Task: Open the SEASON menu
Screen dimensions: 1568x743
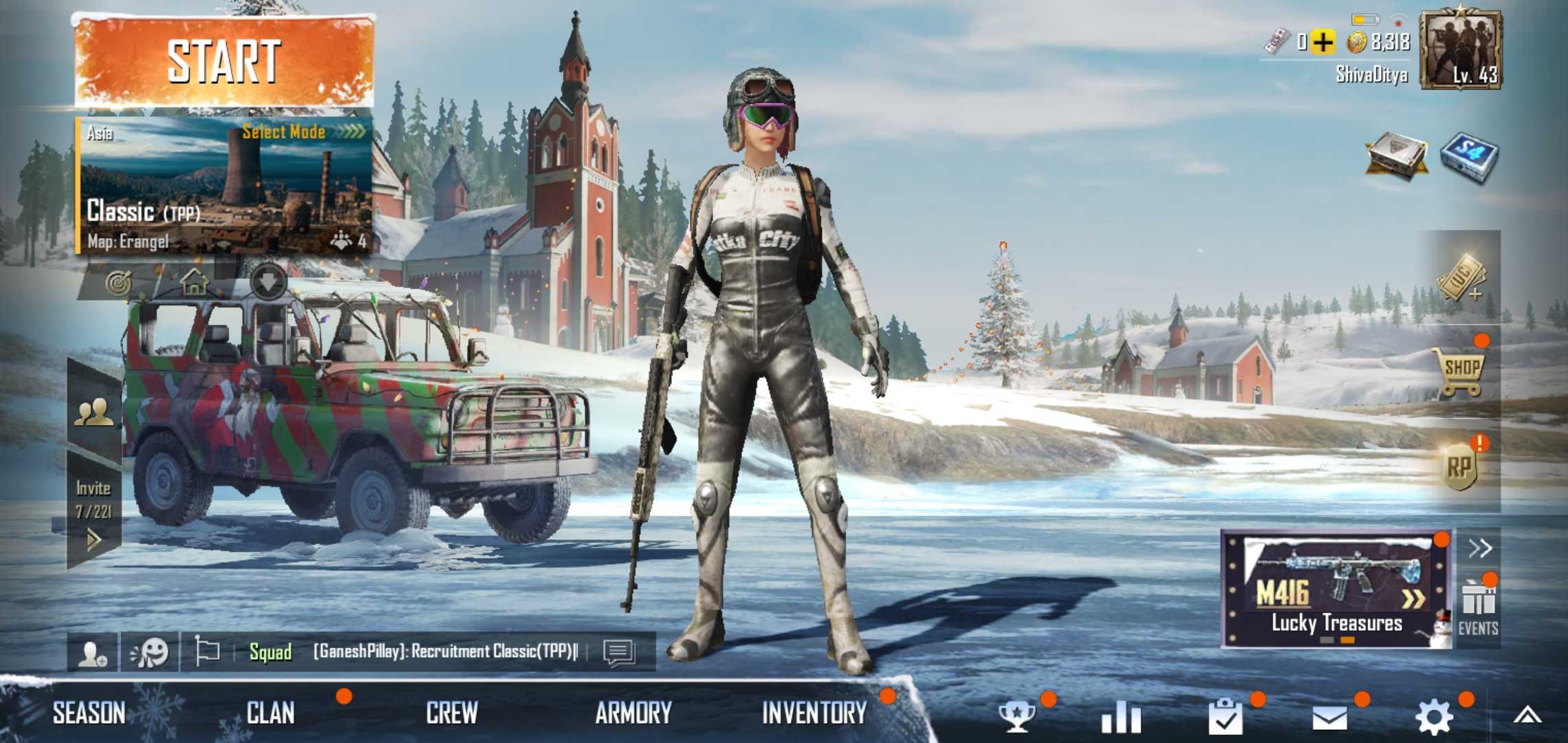Action: [89, 713]
